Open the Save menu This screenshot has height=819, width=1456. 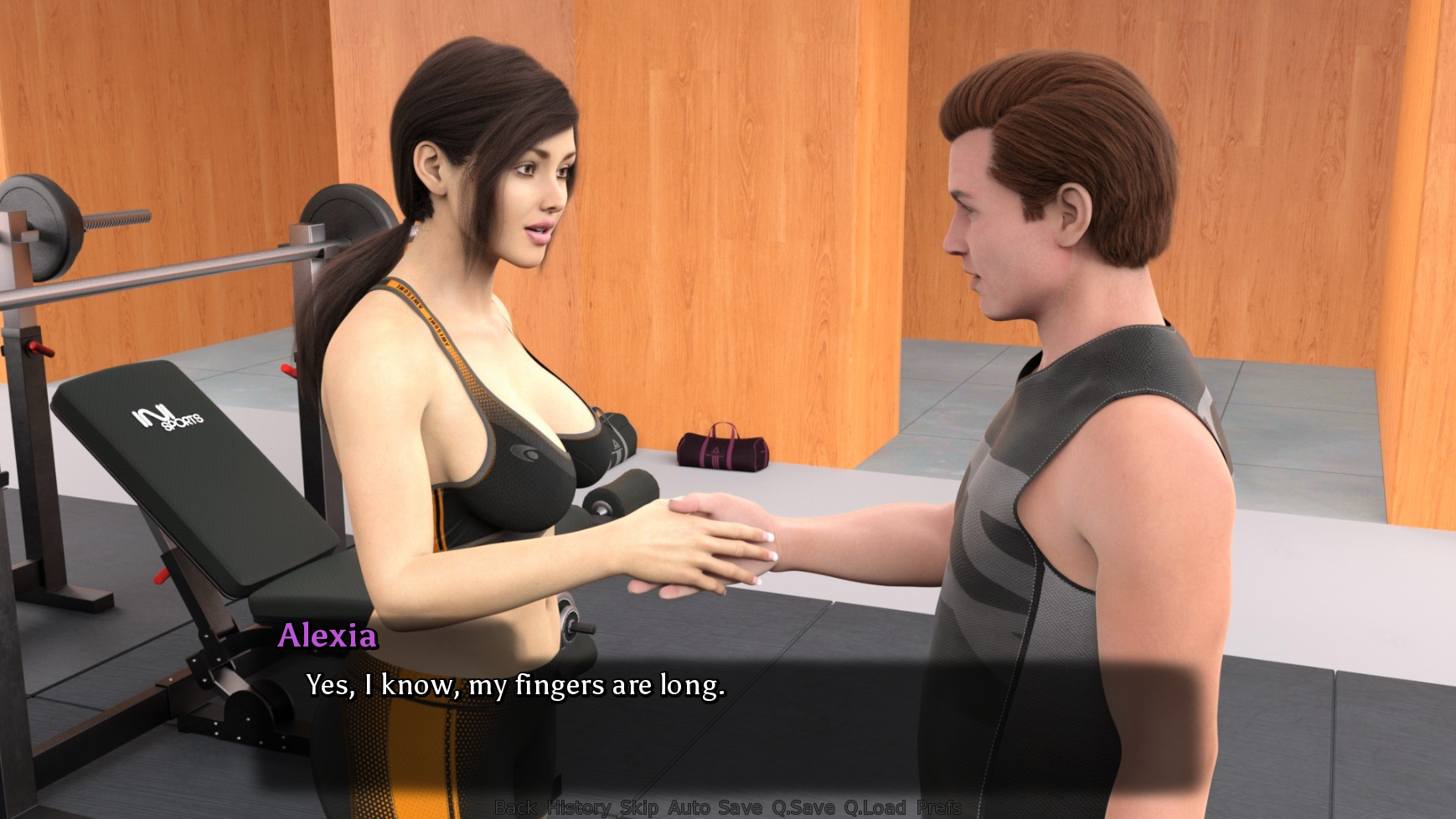740,807
